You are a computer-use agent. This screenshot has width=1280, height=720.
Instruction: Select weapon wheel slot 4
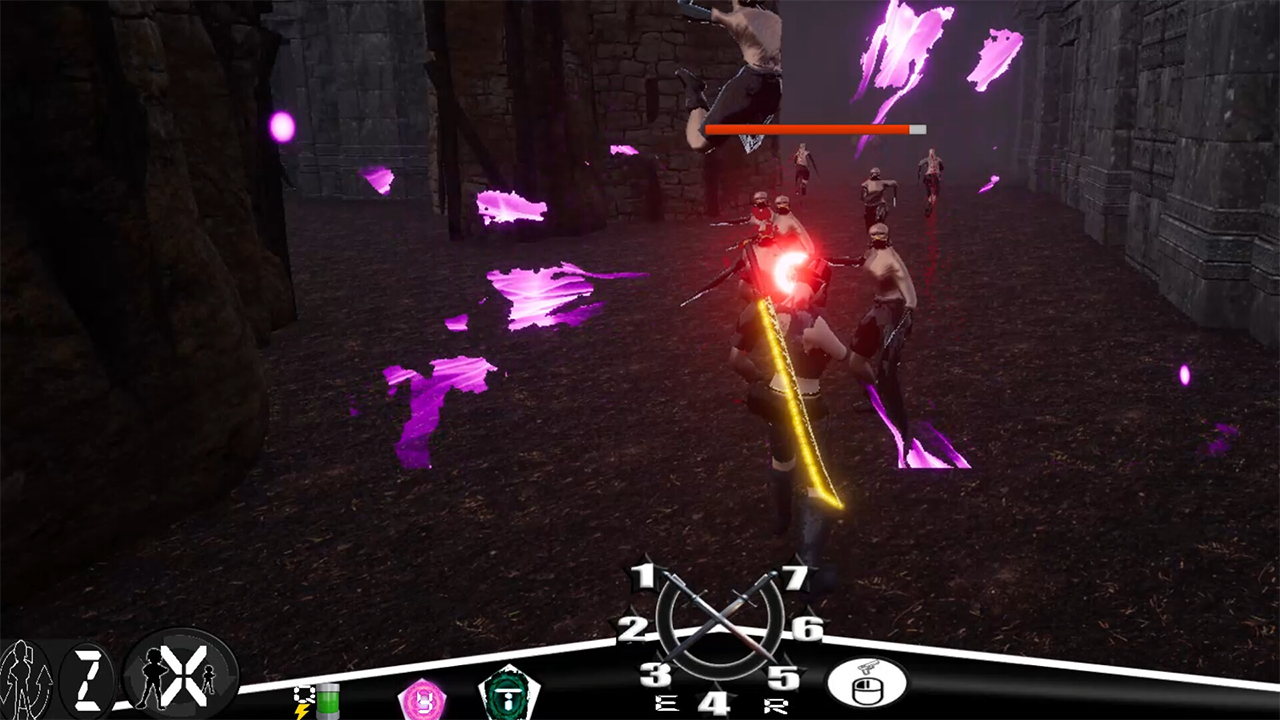click(x=713, y=703)
